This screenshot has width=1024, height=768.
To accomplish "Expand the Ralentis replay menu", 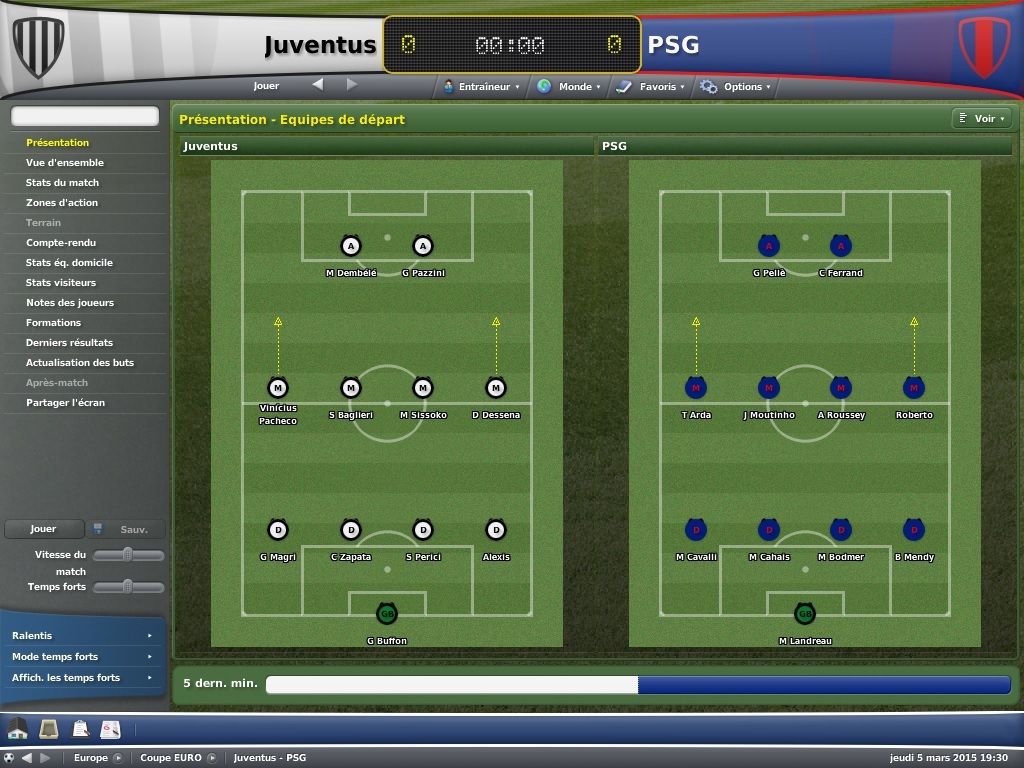I will [x=82, y=636].
